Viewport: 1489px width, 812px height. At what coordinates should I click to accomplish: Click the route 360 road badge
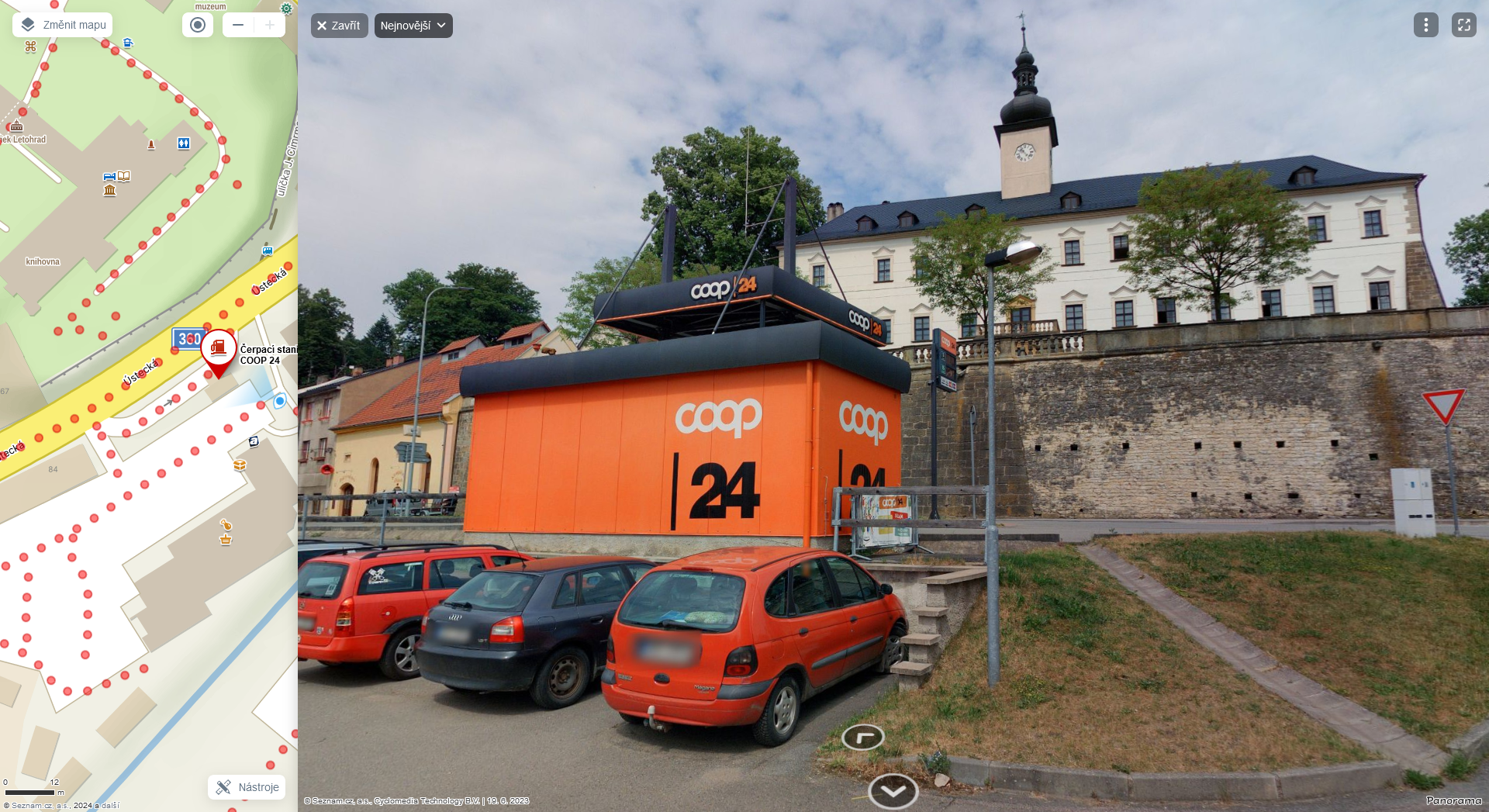[188, 338]
